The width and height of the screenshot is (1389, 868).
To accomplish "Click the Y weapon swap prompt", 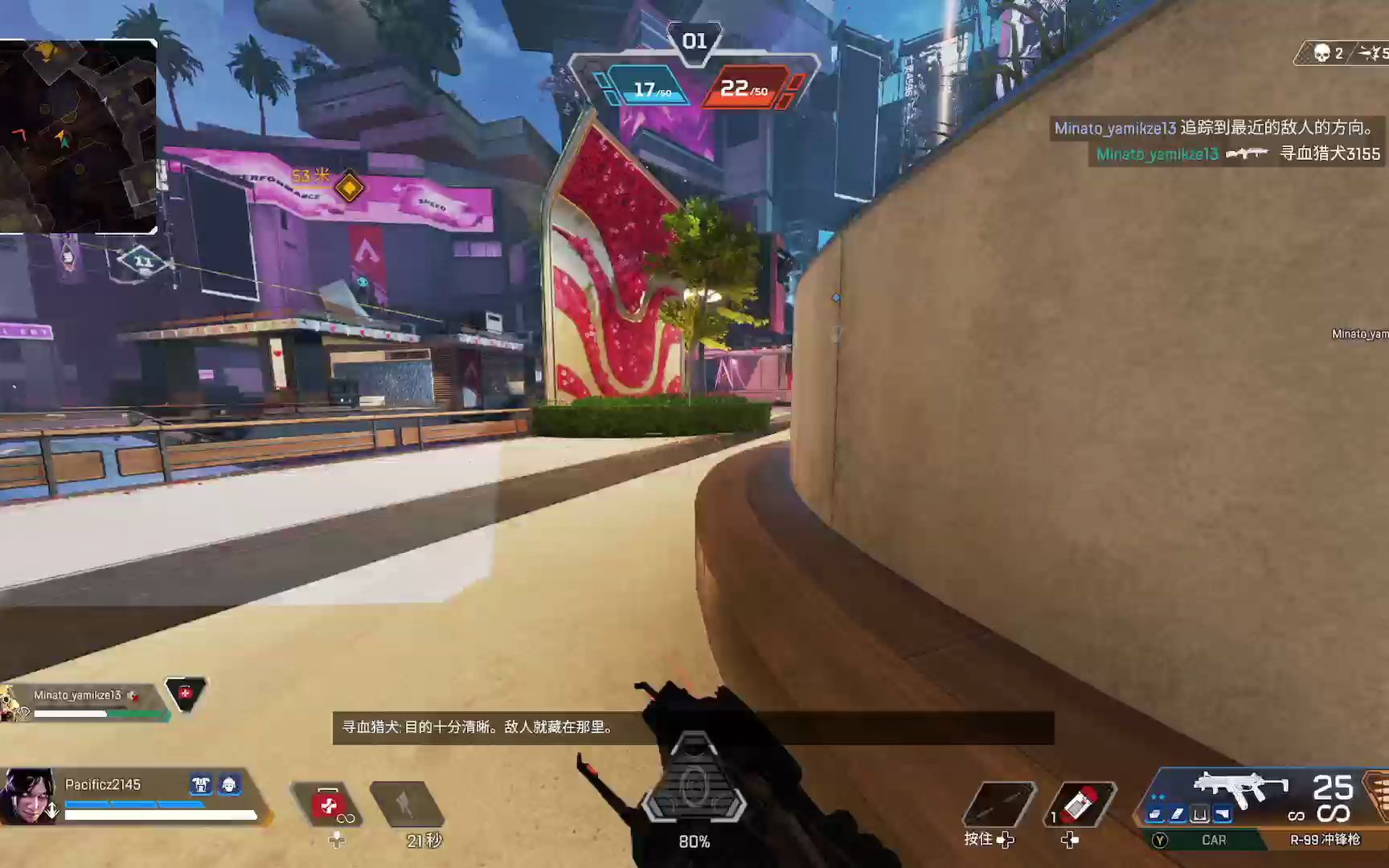I will [1160, 840].
